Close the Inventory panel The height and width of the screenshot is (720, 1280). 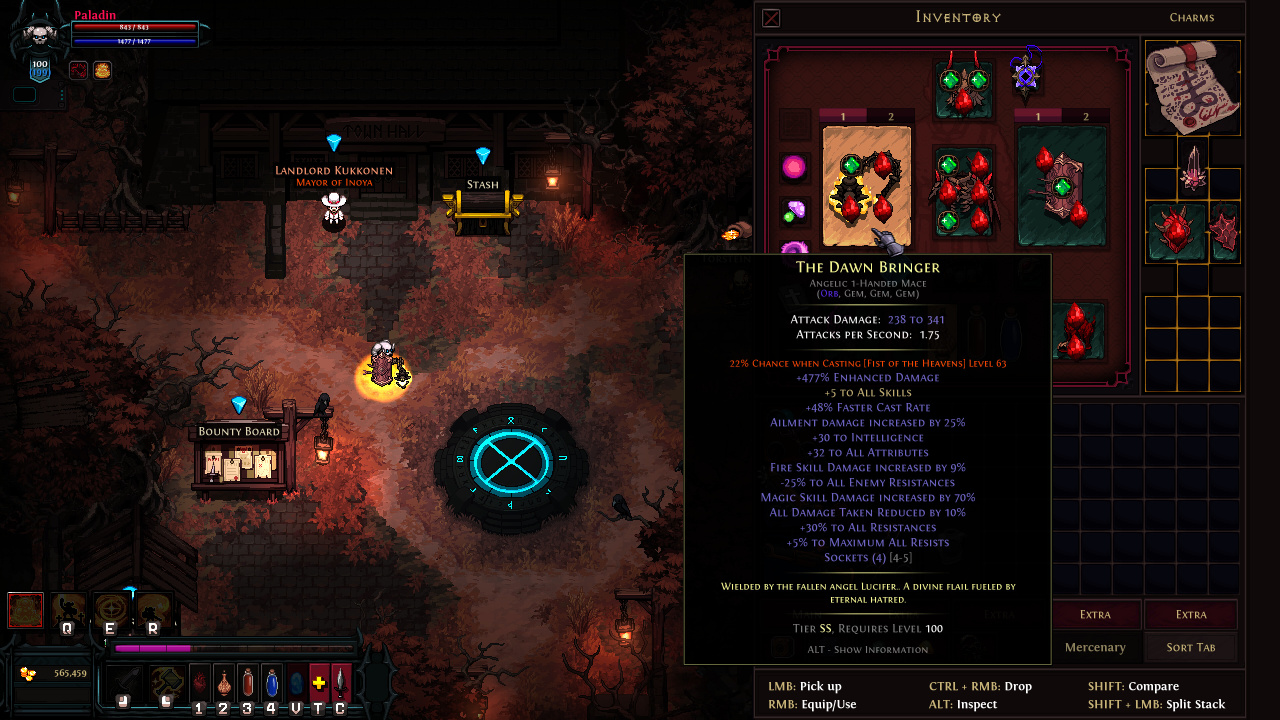(771, 18)
